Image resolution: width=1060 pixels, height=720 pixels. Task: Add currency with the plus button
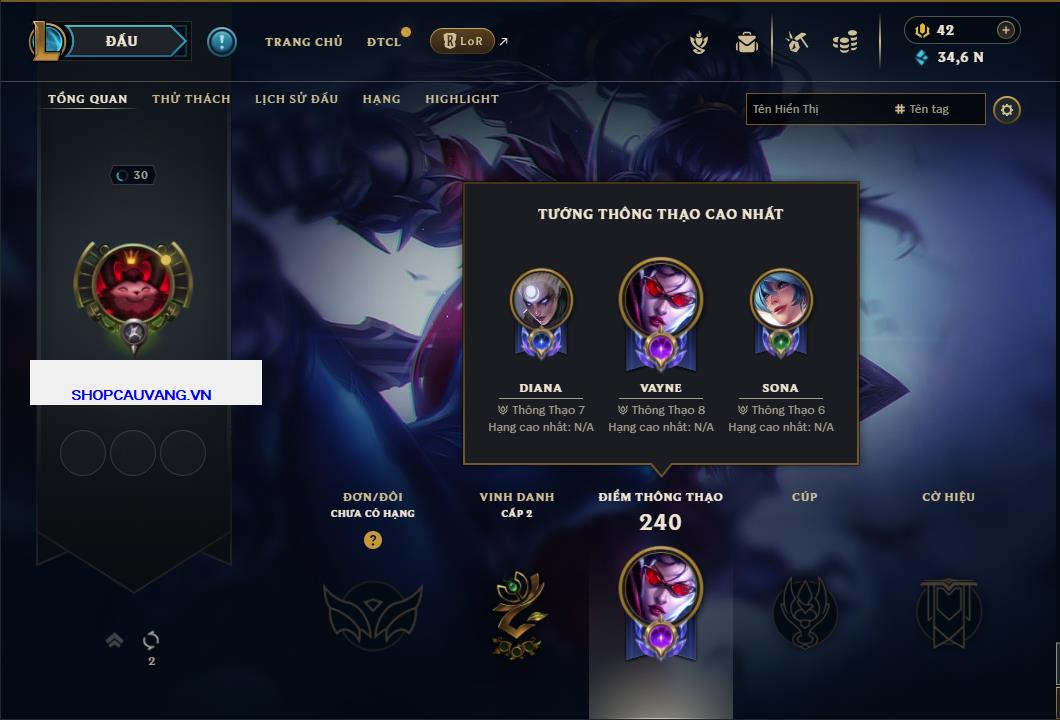1005,30
